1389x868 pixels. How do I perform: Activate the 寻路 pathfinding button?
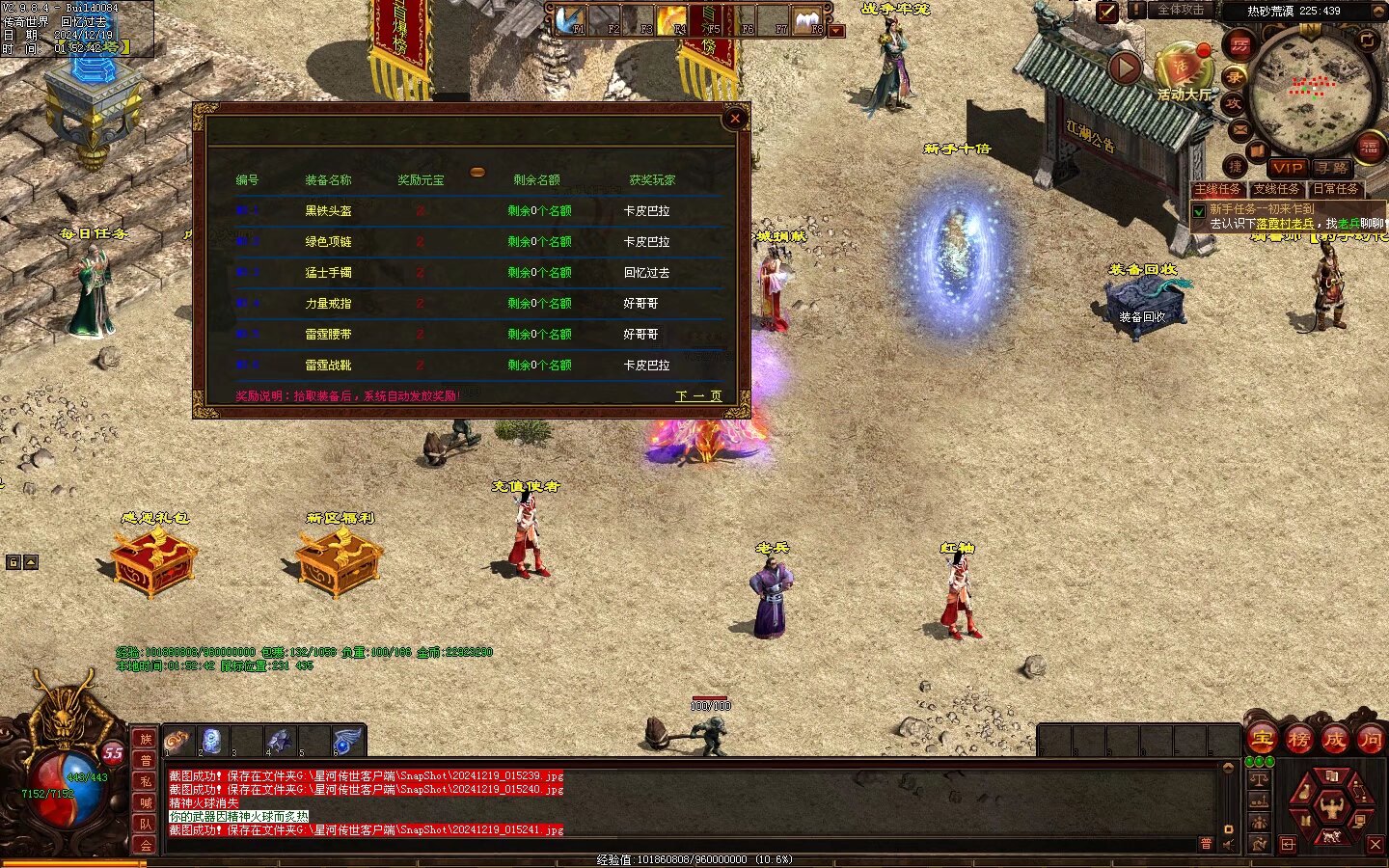click(x=1333, y=168)
